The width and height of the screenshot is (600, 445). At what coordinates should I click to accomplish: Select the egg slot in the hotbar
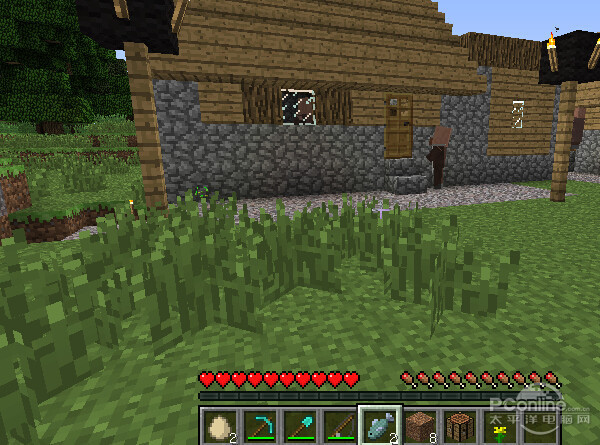click(x=221, y=426)
